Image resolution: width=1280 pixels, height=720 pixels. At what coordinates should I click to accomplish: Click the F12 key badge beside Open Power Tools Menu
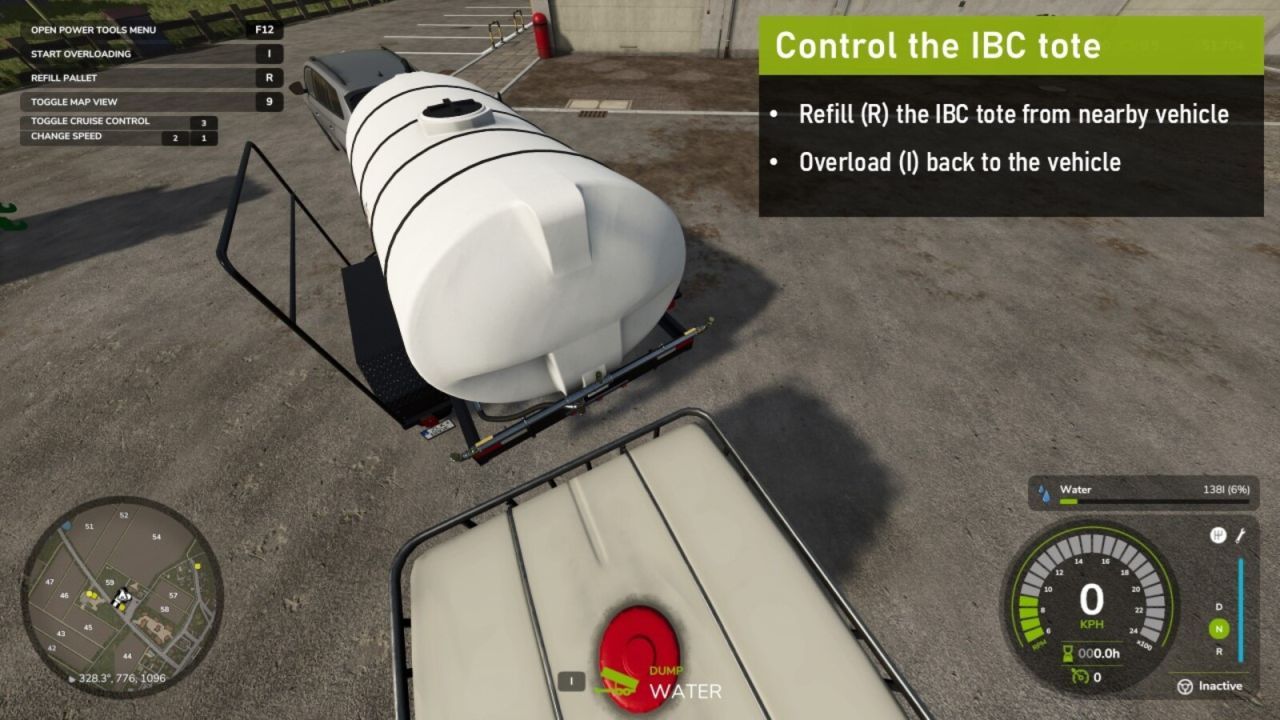pos(265,29)
